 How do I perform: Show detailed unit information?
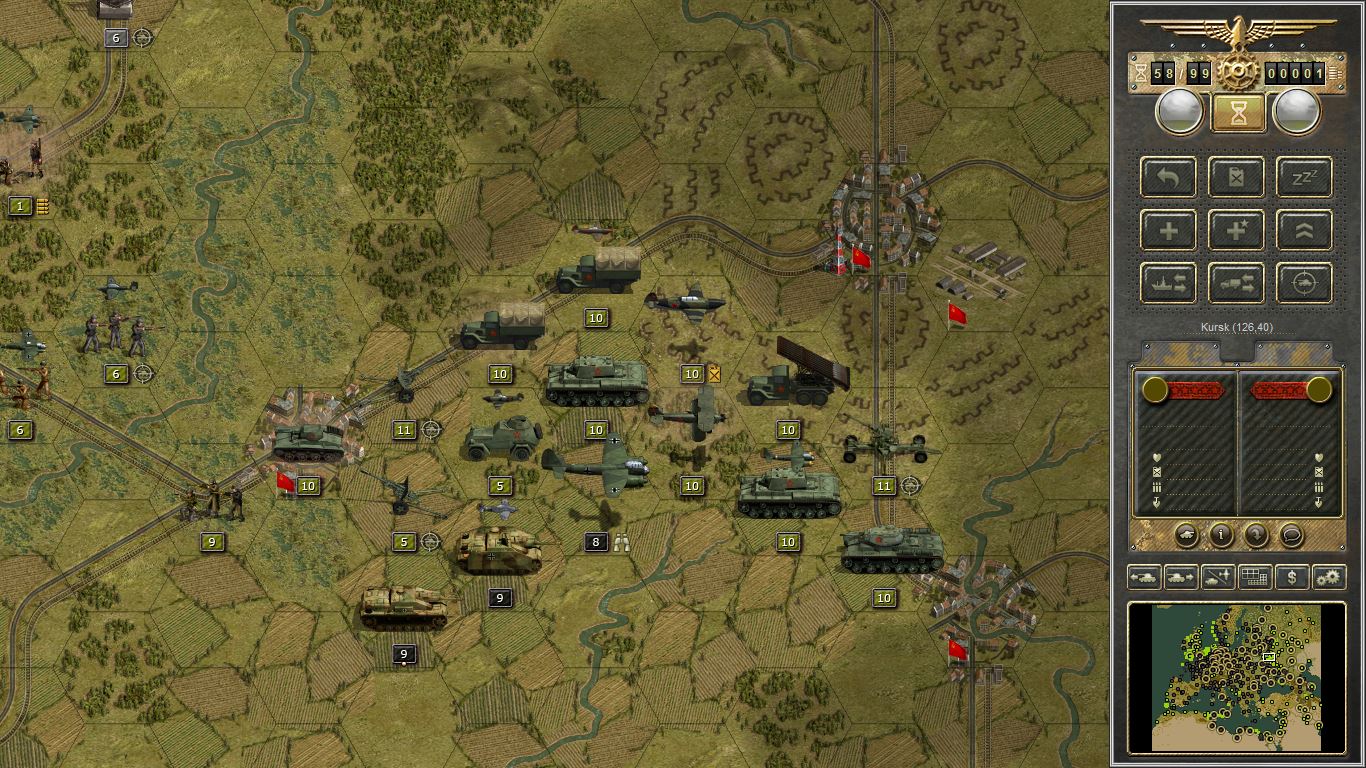tap(1220, 536)
